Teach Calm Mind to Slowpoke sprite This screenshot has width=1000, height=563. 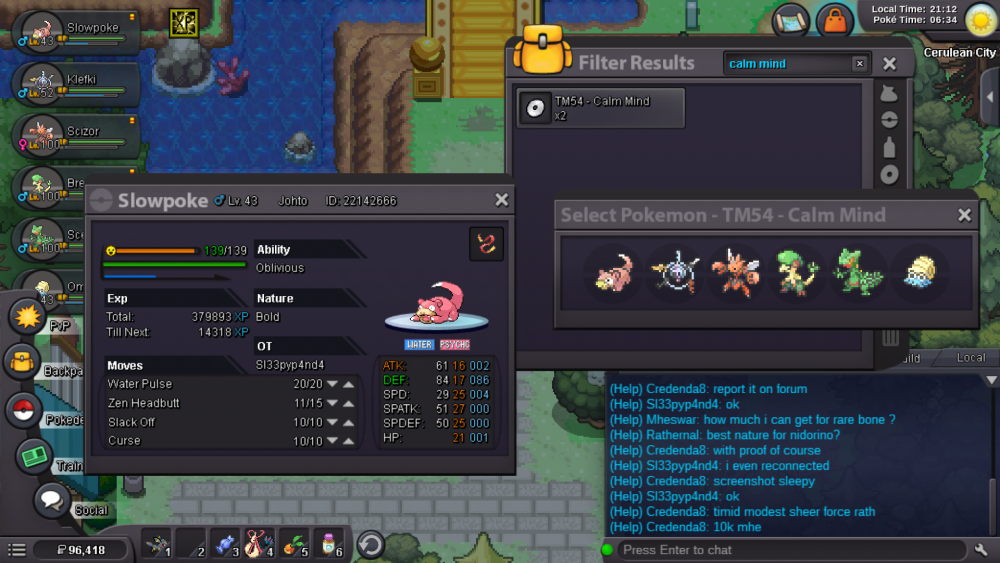[612, 272]
